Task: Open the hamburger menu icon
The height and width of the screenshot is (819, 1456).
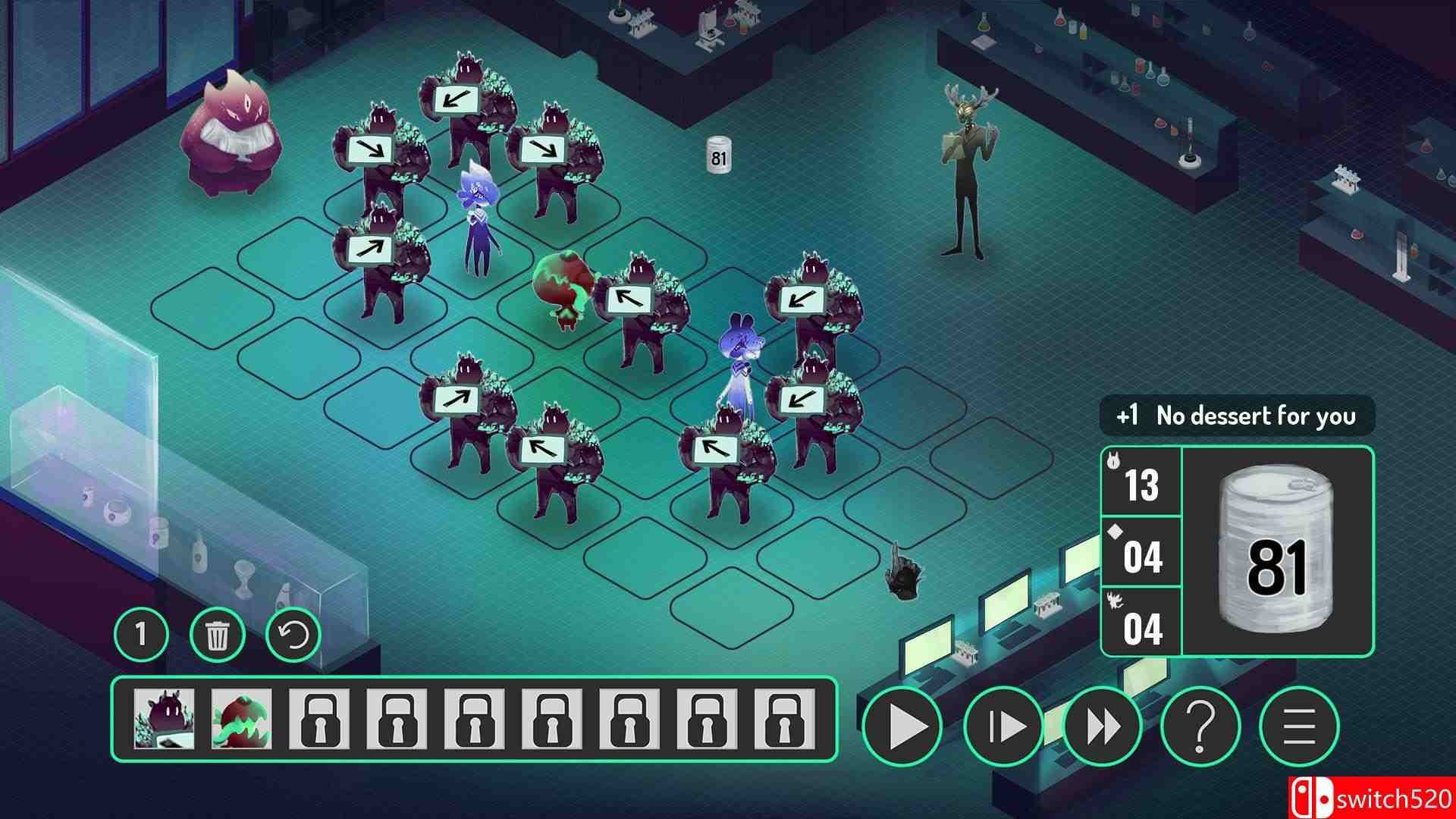Action: point(1301,726)
